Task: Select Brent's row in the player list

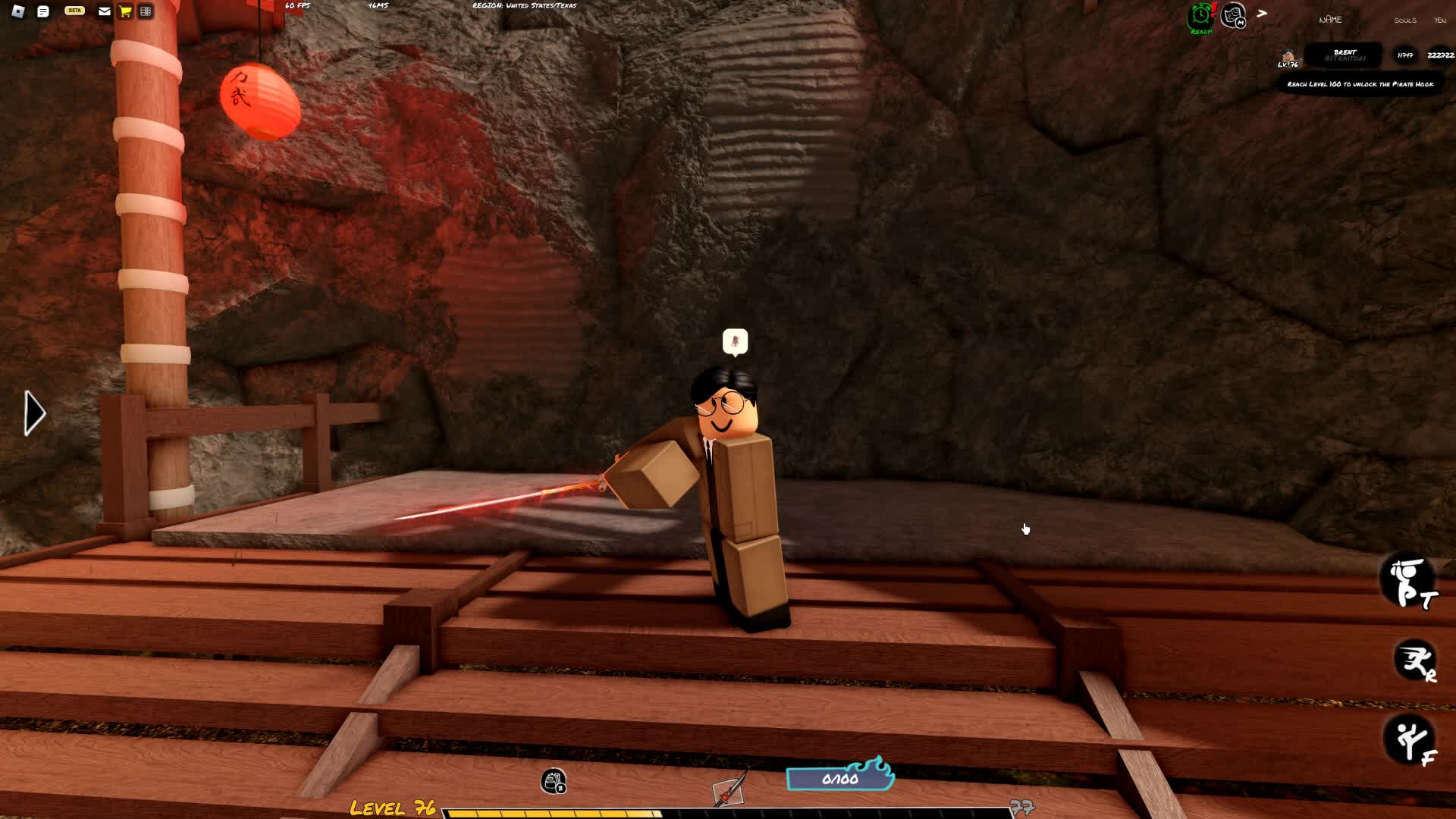Action: click(1345, 55)
